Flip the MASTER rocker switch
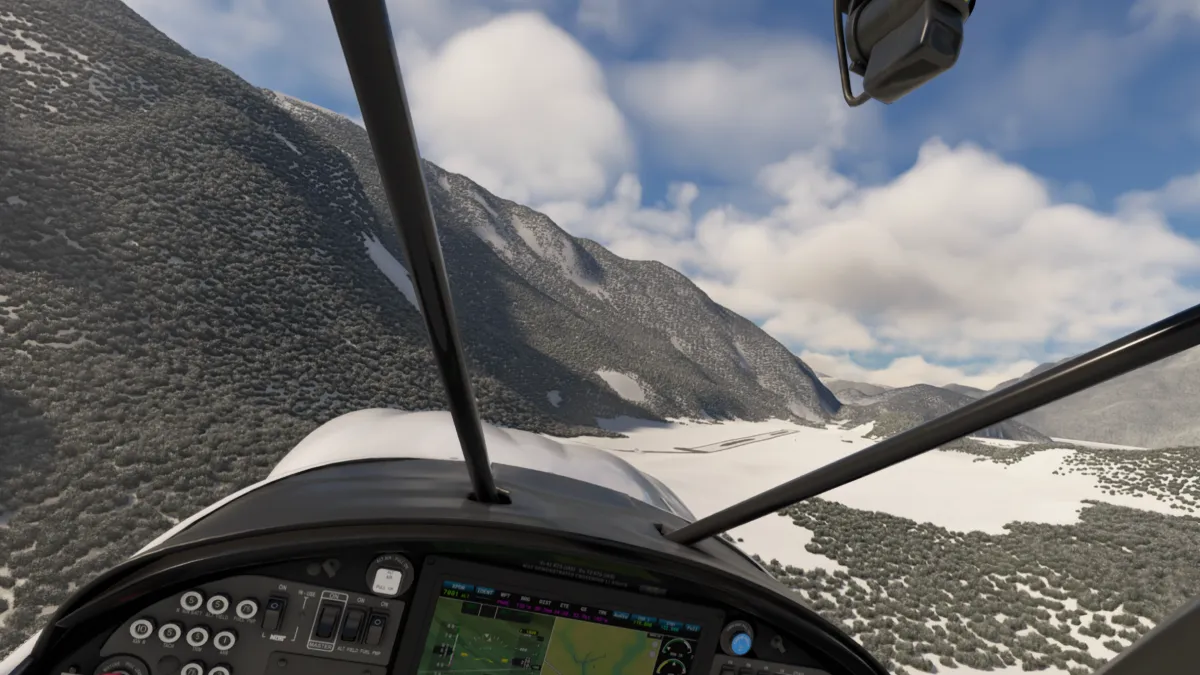 tap(327, 623)
